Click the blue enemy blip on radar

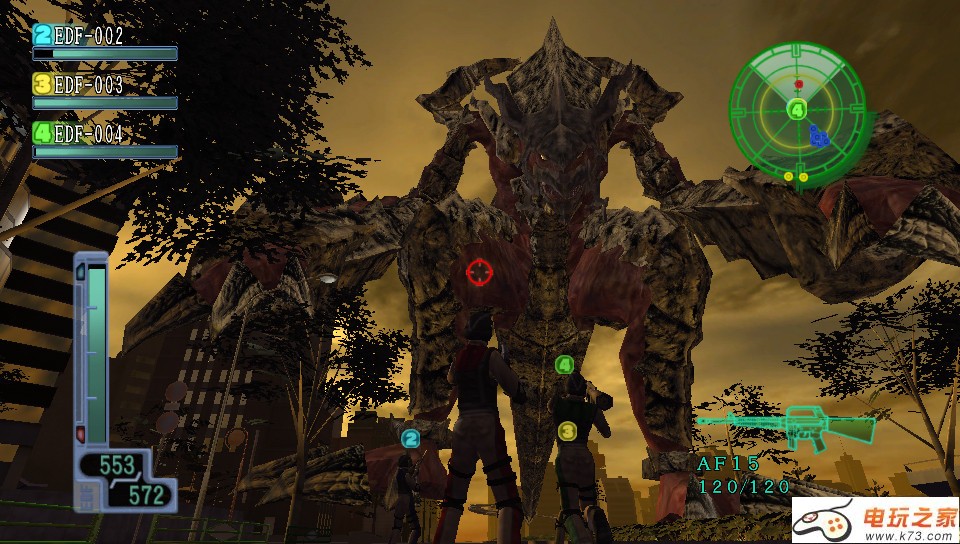820,135
